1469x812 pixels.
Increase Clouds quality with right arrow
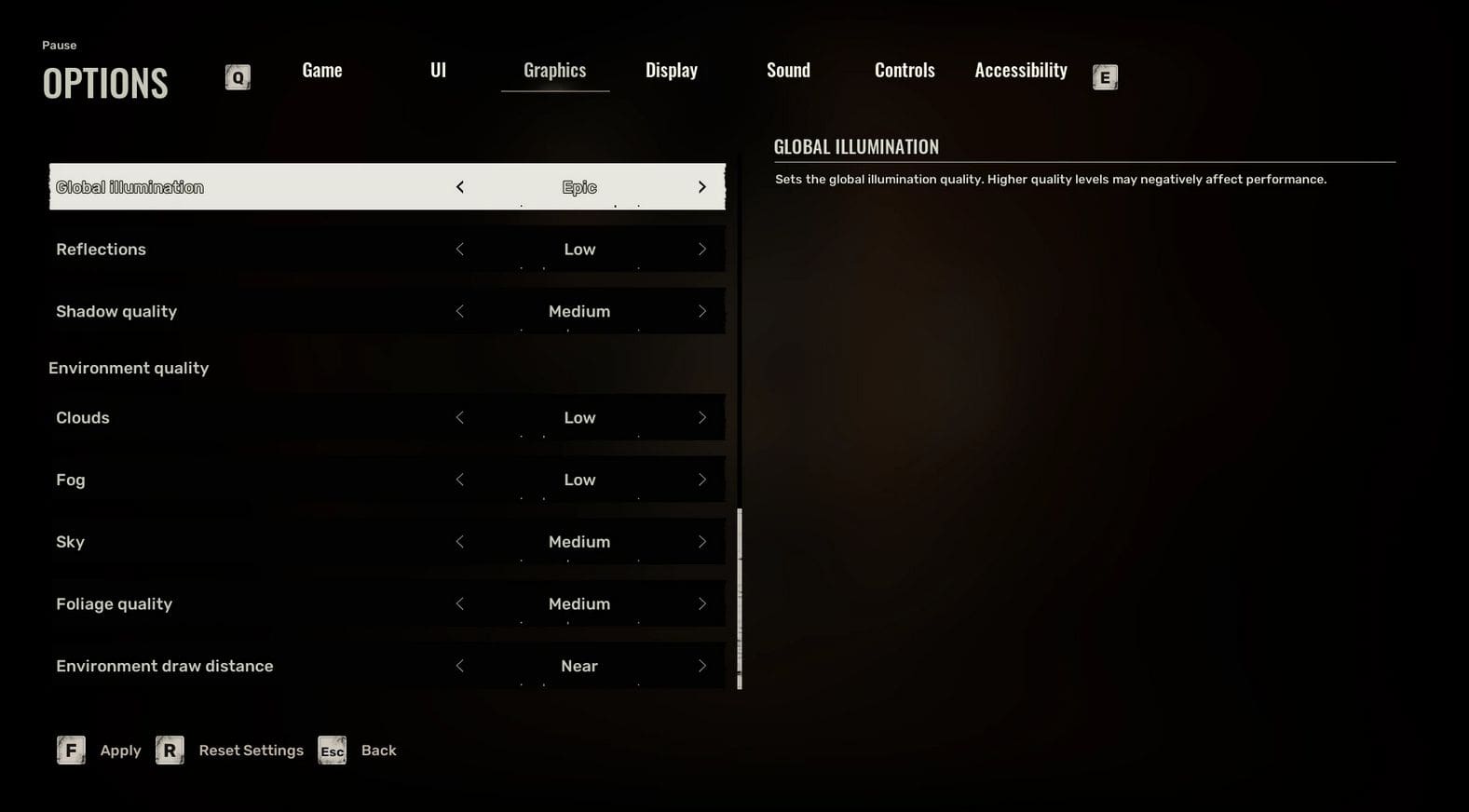702,418
